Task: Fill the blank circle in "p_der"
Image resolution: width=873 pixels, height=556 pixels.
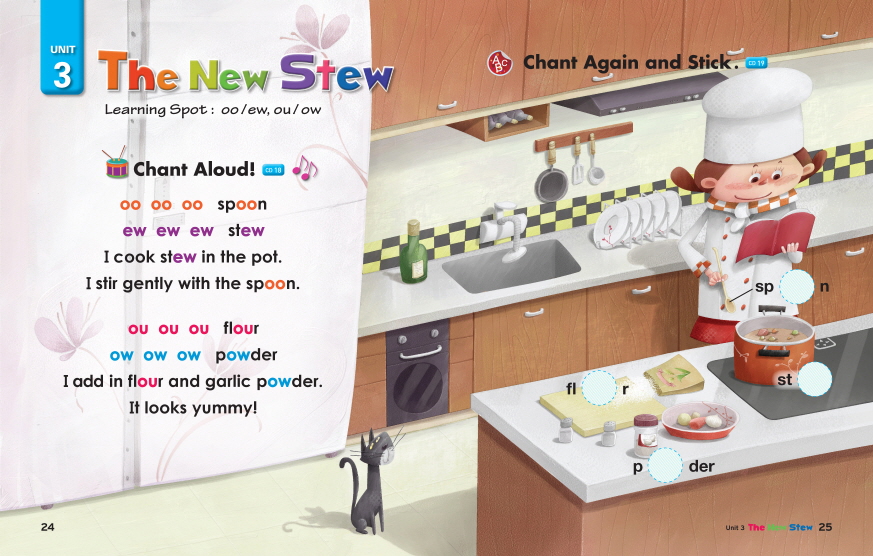Action: (x=664, y=466)
